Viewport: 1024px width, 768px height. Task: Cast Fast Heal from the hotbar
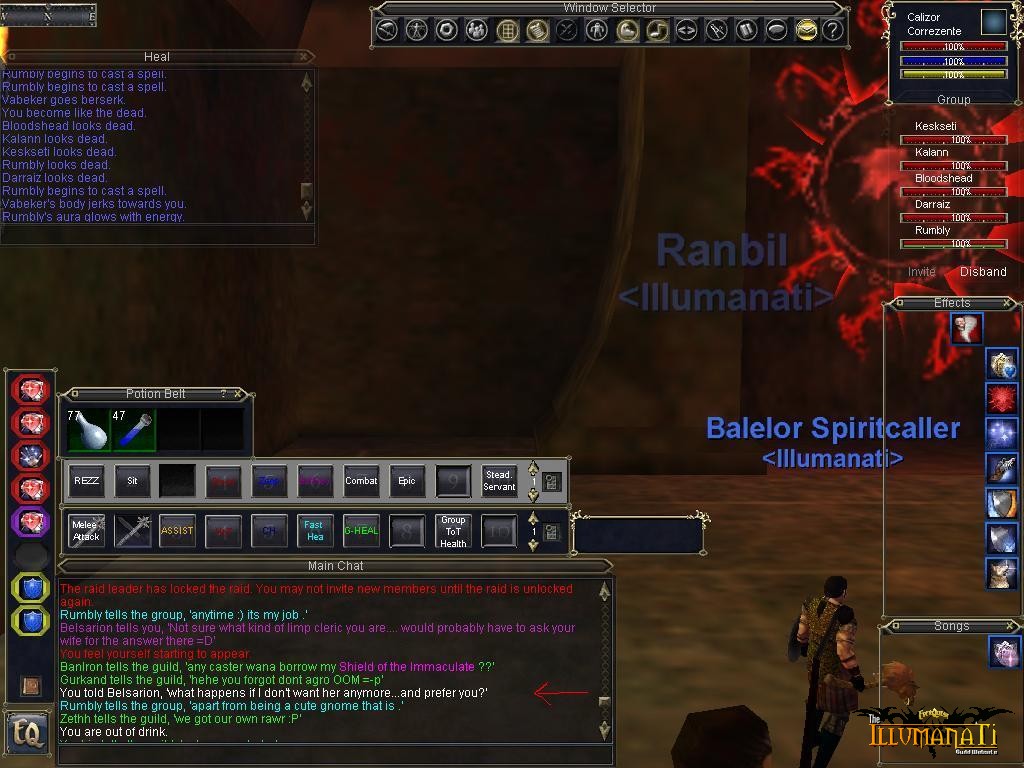pos(315,531)
